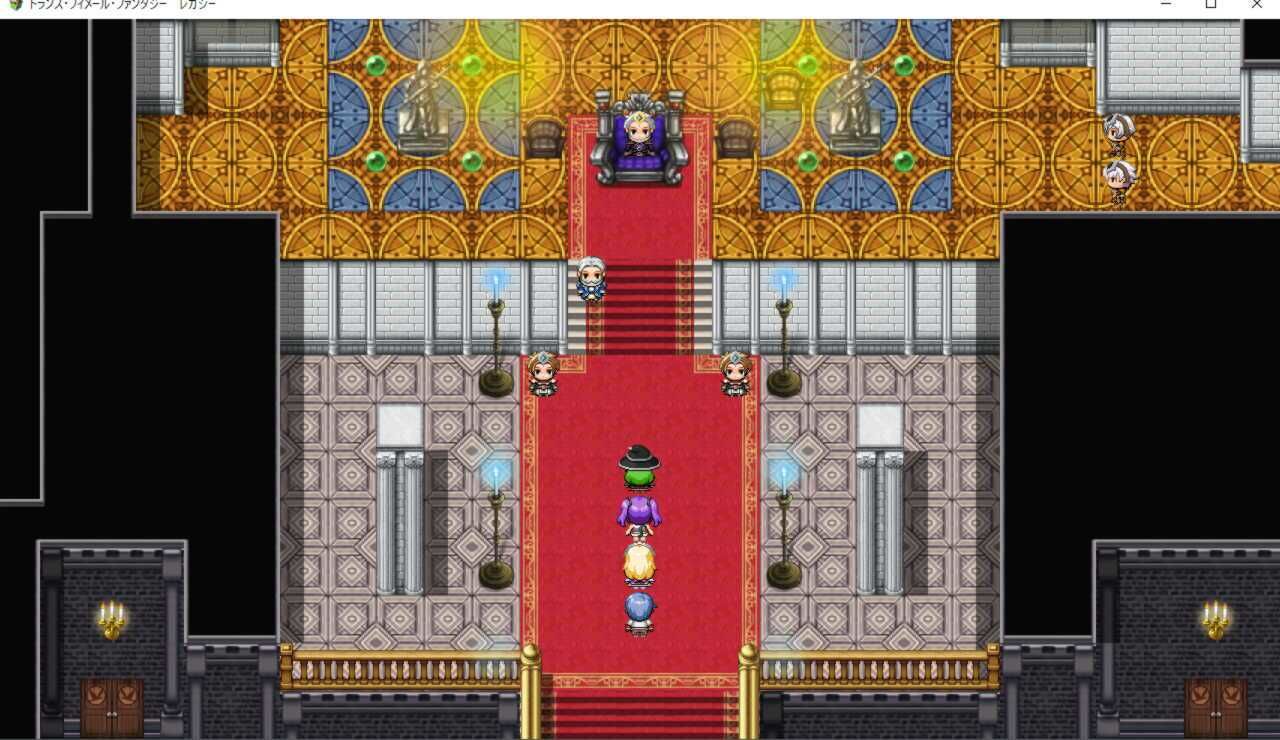This screenshot has width=1280, height=740.
Task: Click the wooden door at bottom left
Action: click(110, 710)
